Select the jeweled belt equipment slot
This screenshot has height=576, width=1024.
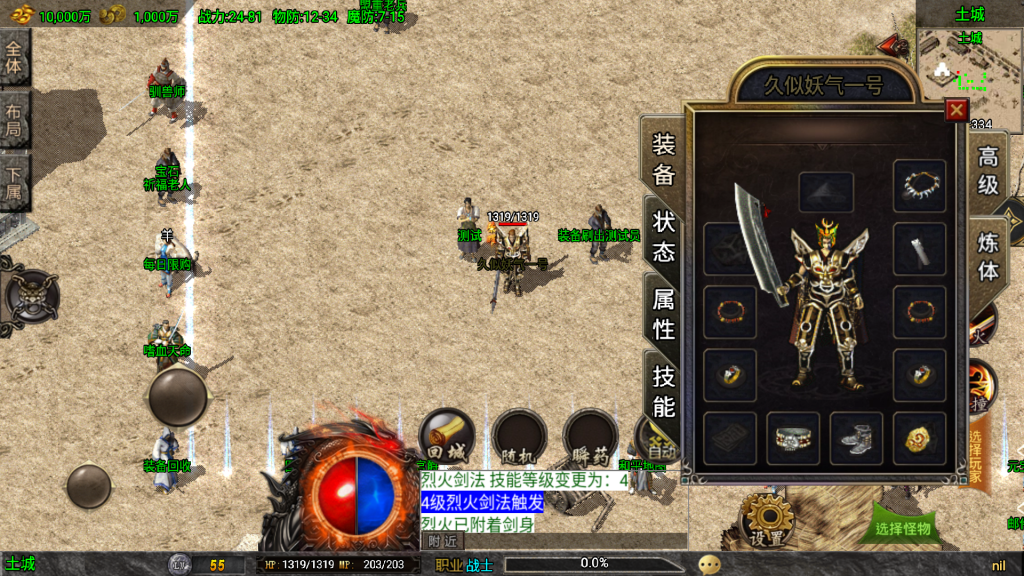(x=793, y=438)
